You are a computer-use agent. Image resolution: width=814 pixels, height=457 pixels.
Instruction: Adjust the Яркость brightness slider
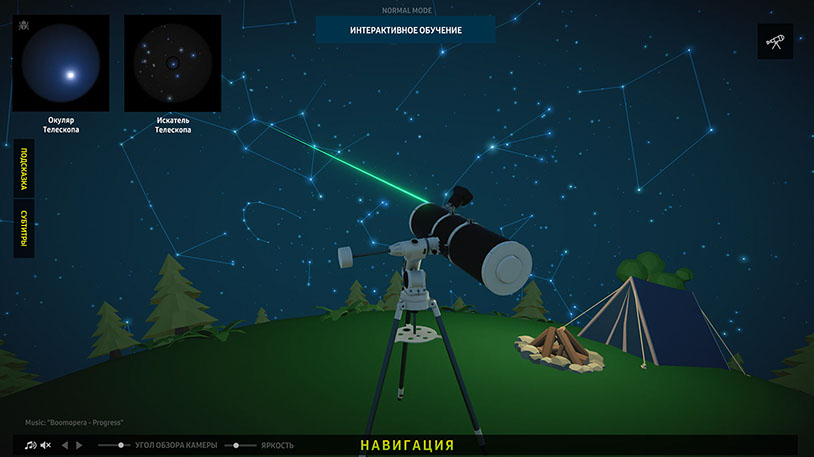238,445
